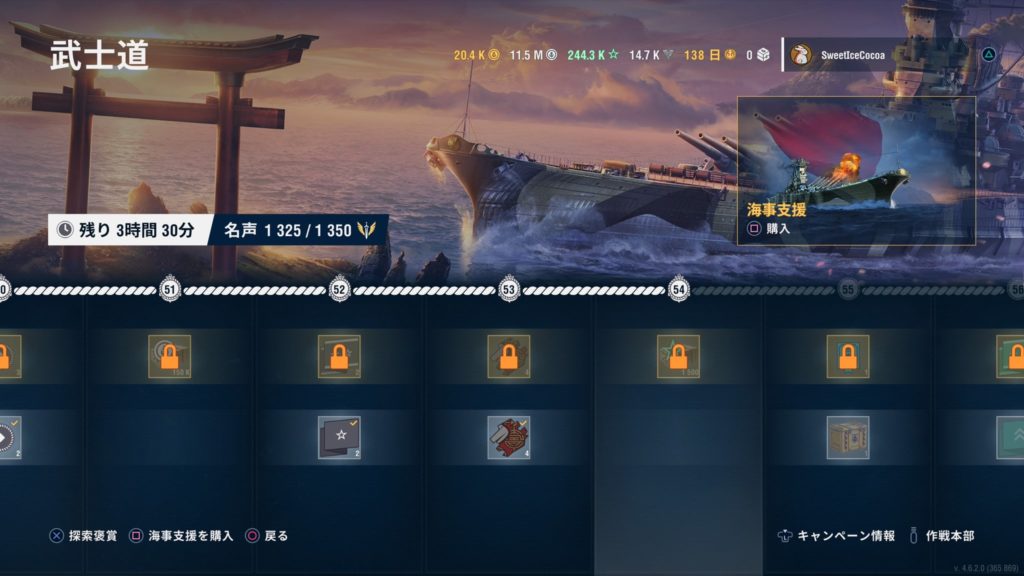
Task: Select the locked premium reward under milestone 51
Action: [x=169, y=356]
